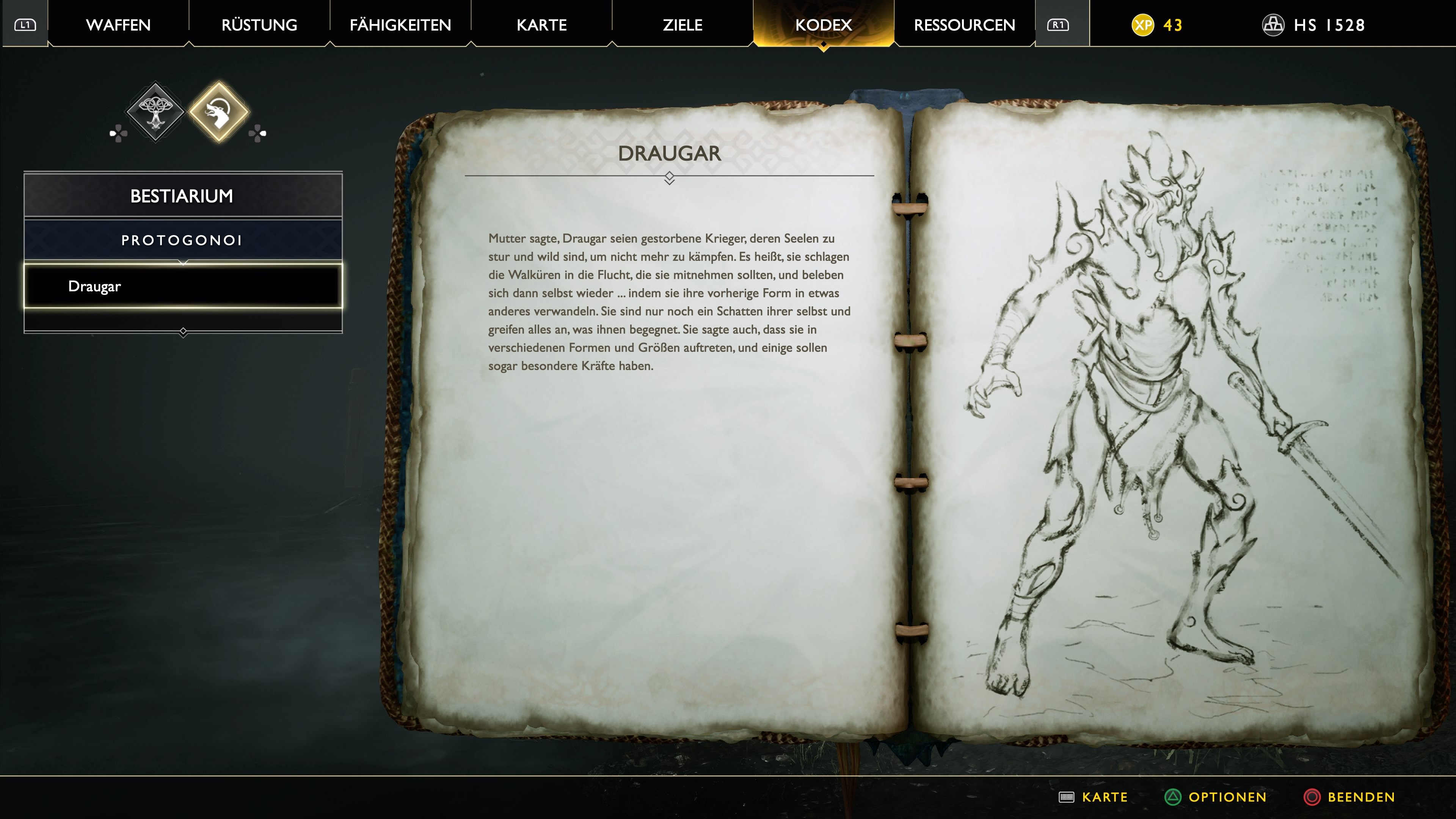Click the BESTIARIUM section header
This screenshot has height=819, width=1456.
[183, 196]
